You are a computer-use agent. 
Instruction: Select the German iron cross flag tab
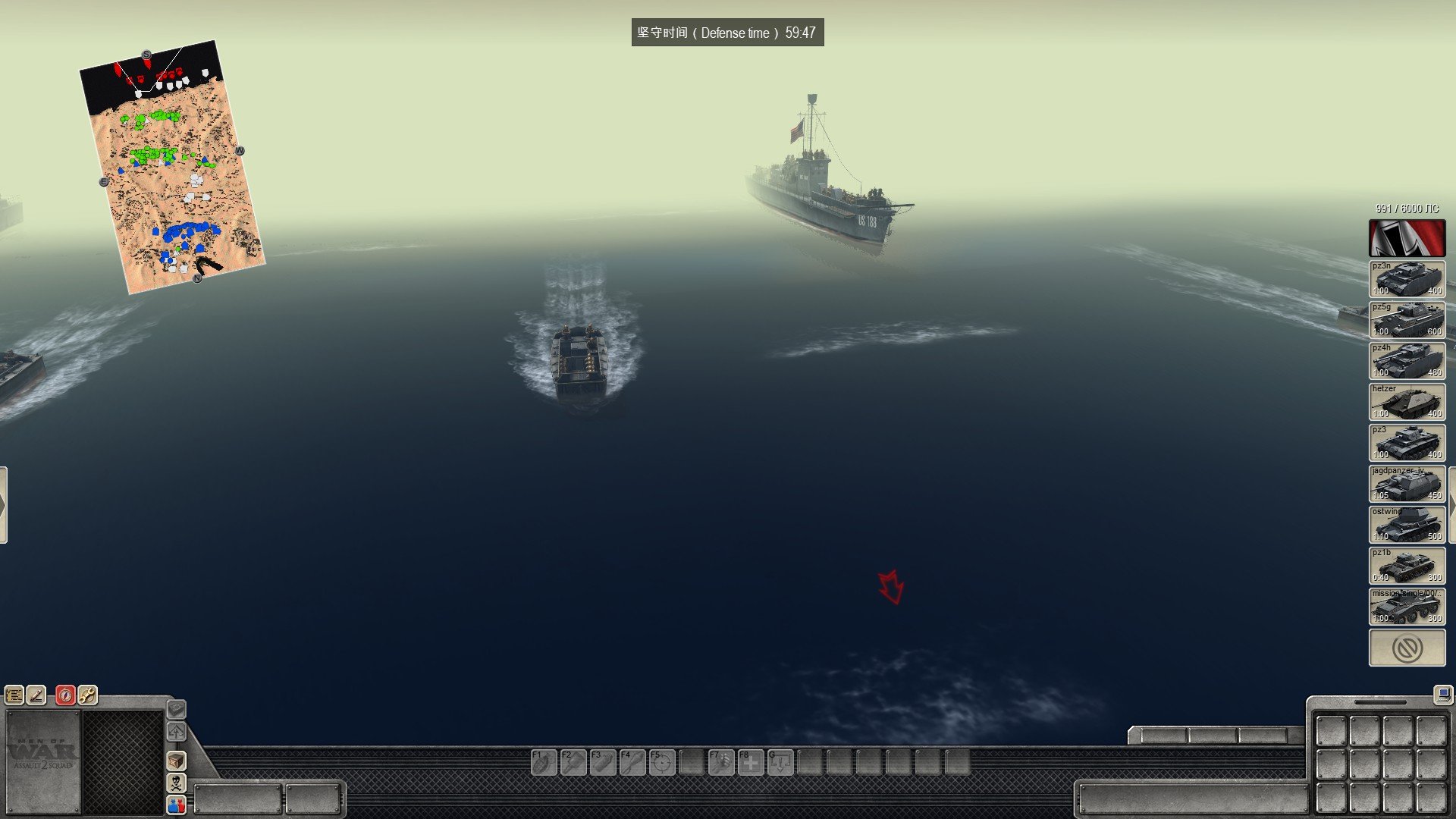[1407, 238]
